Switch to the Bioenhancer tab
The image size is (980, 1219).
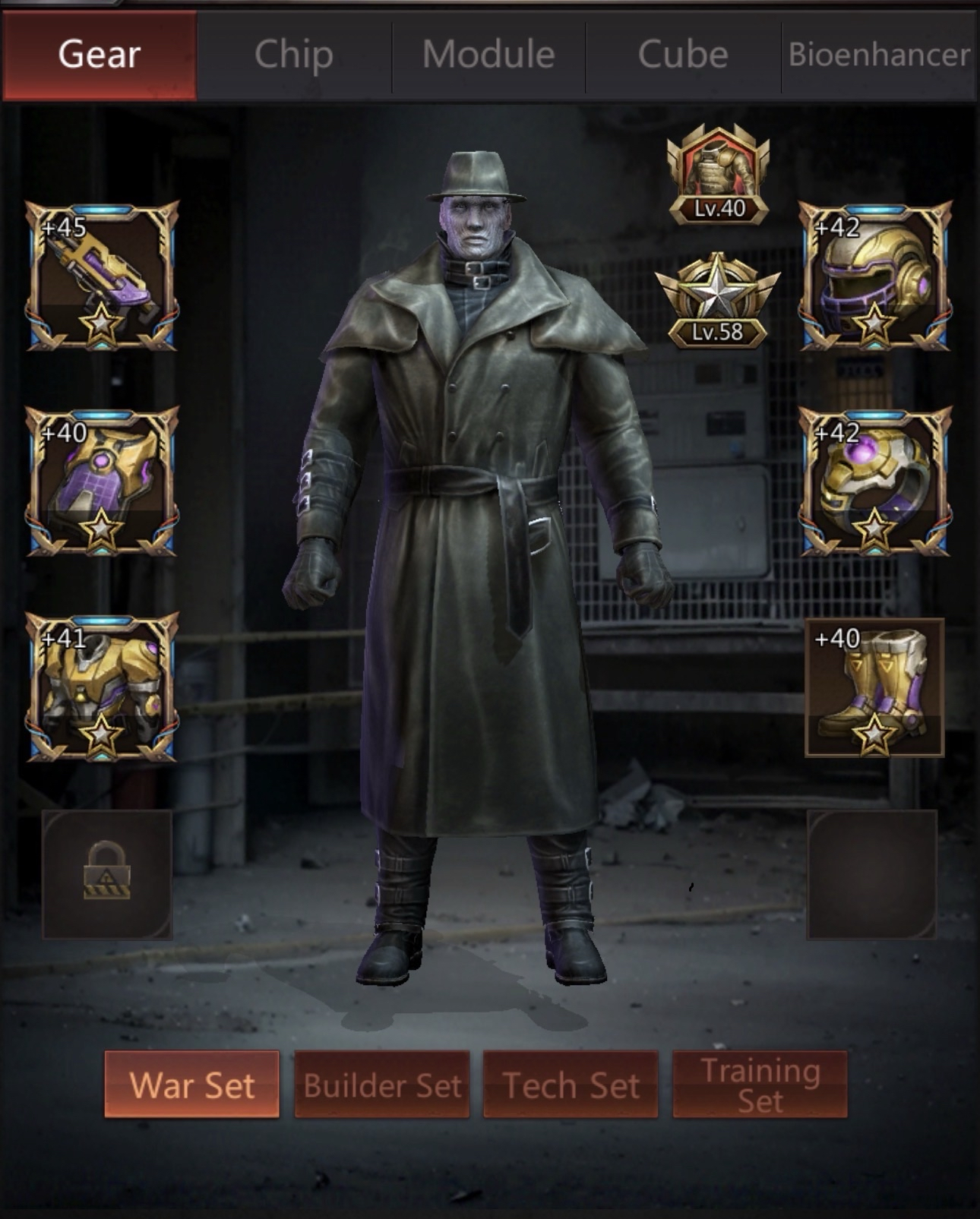point(879,55)
